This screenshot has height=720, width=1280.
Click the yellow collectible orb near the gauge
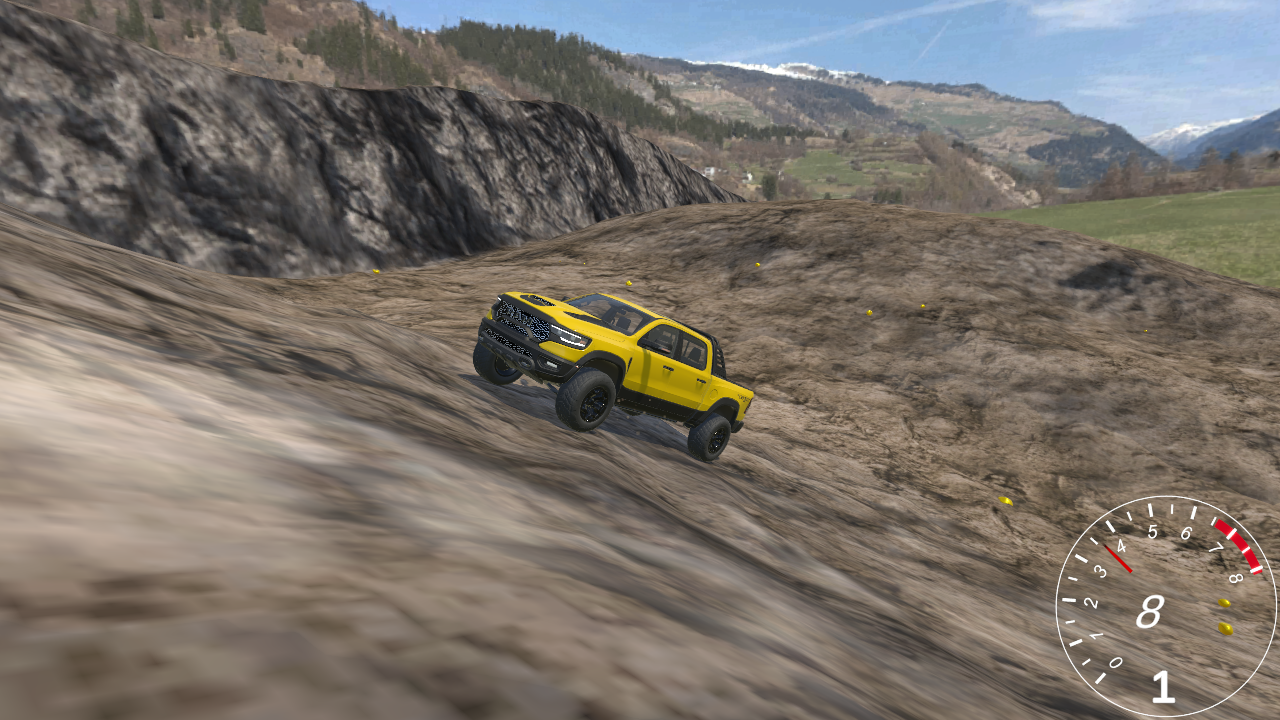point(1225,603)
